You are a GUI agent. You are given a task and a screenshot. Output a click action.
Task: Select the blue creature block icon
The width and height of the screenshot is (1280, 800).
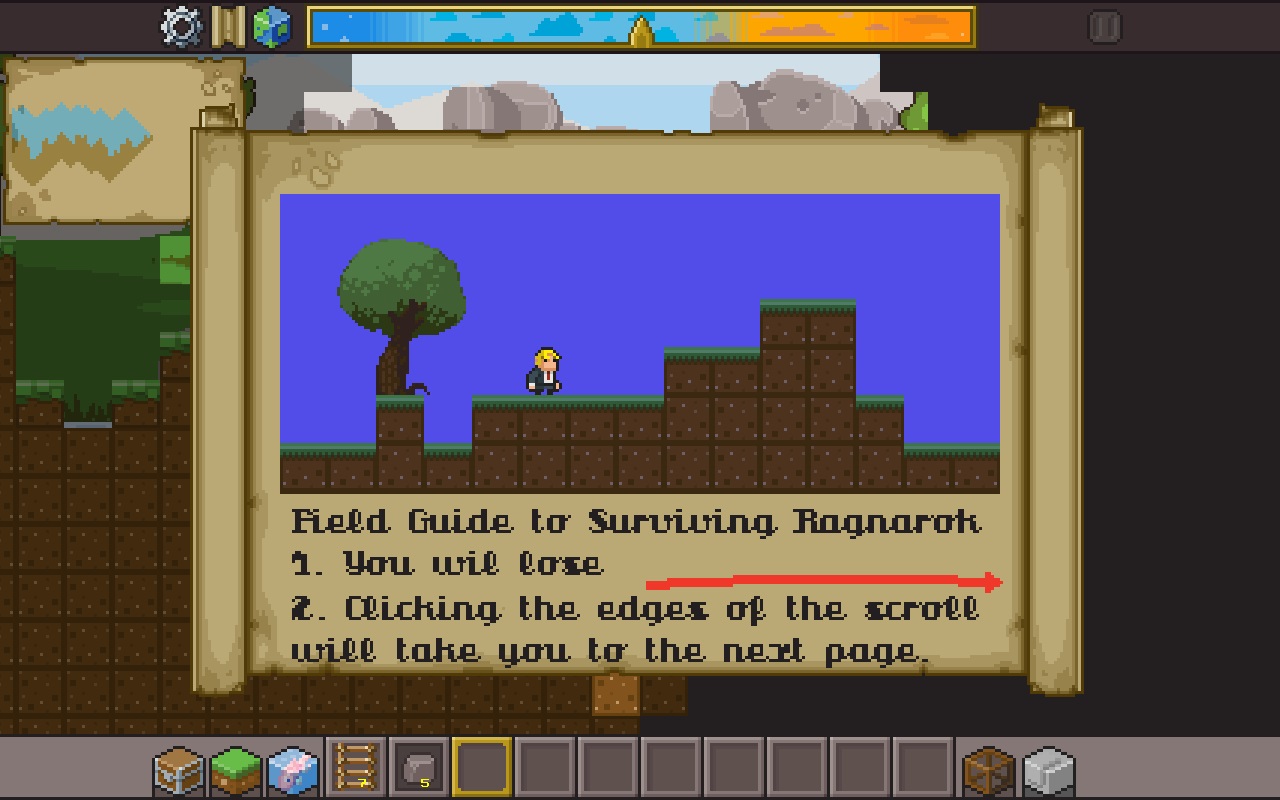(293, 770)
